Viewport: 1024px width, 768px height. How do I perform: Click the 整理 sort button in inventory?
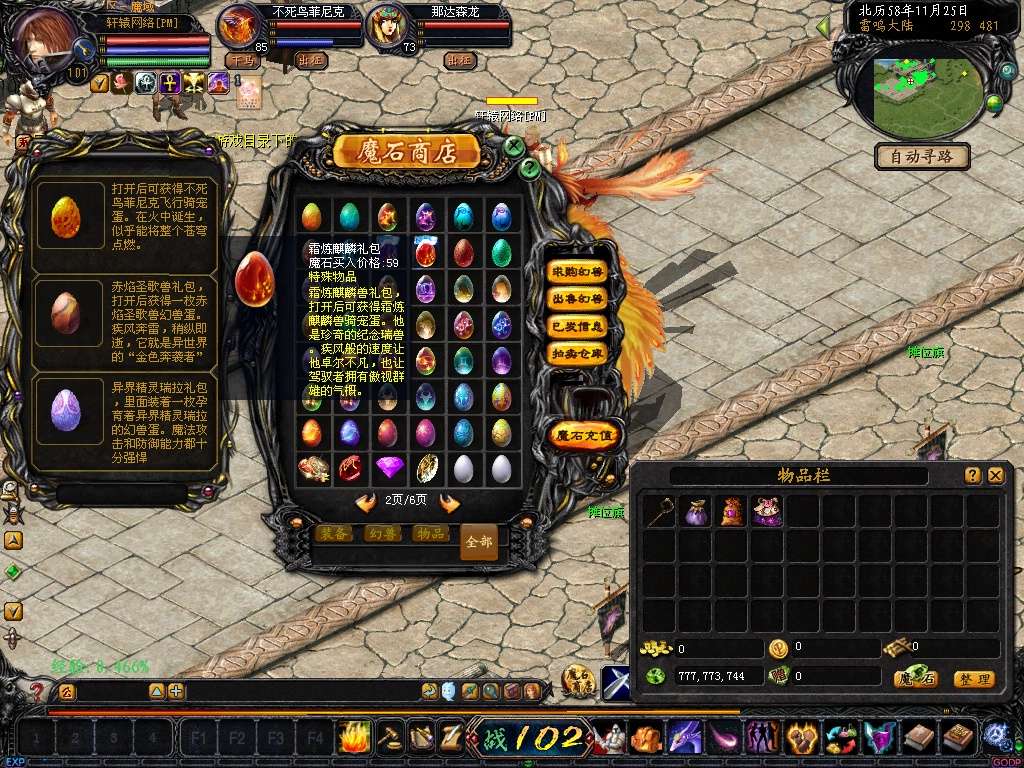point(973,679)
